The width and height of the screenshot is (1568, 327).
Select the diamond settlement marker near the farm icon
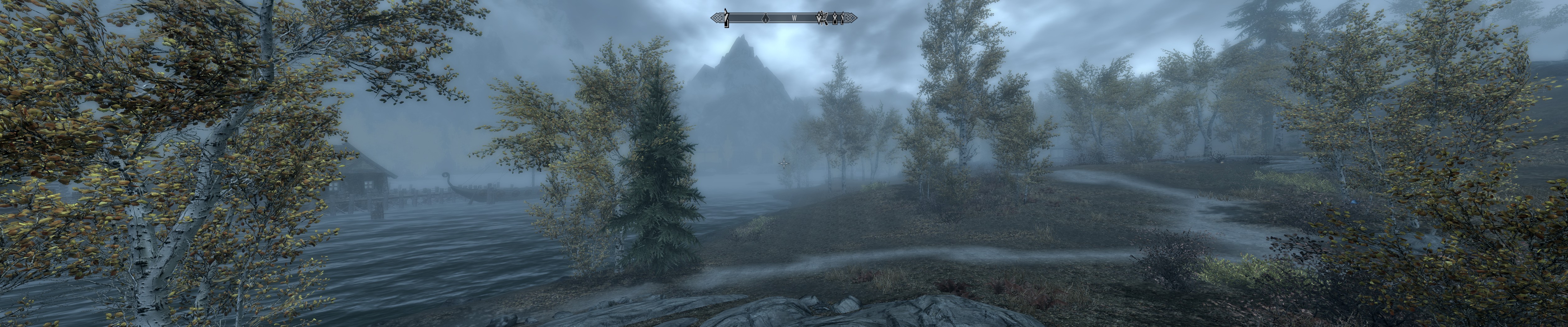(835, 18)
